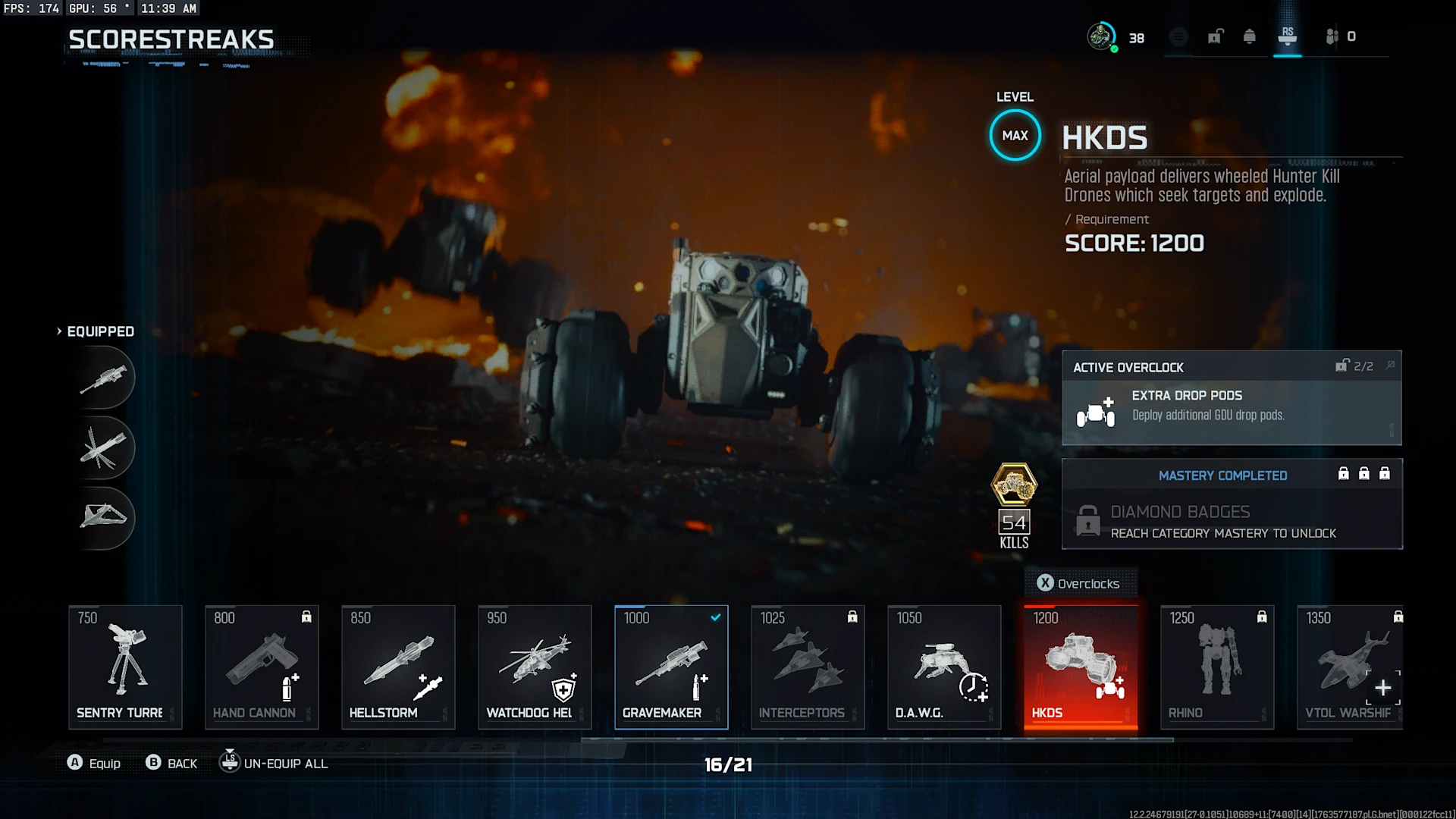This screenshot has height=819, width=1456.
Task: Select the D.A.W.G. scorestreak tile
Action: (x=944, y=667)
